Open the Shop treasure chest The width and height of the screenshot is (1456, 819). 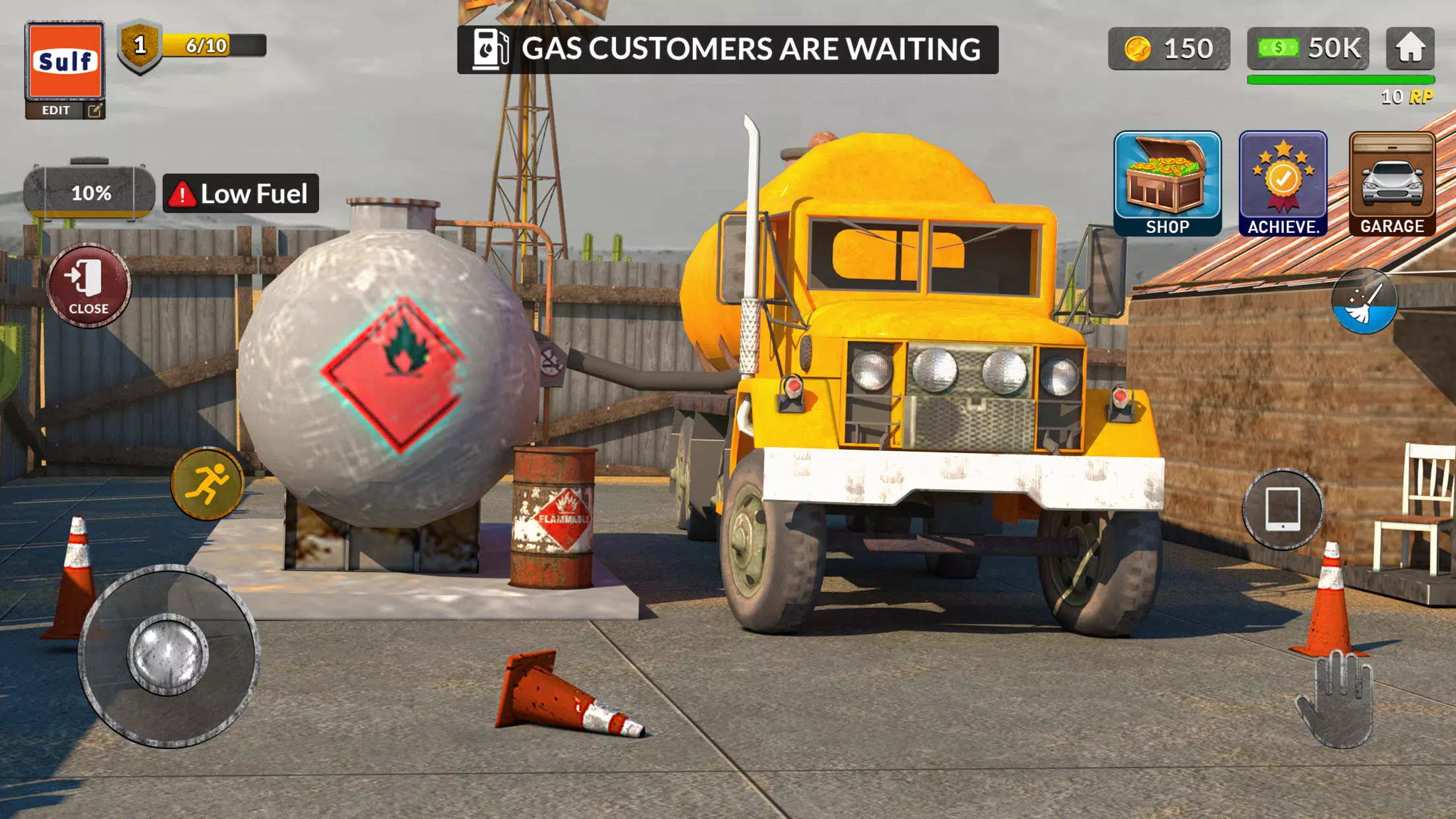point(1169,183)
